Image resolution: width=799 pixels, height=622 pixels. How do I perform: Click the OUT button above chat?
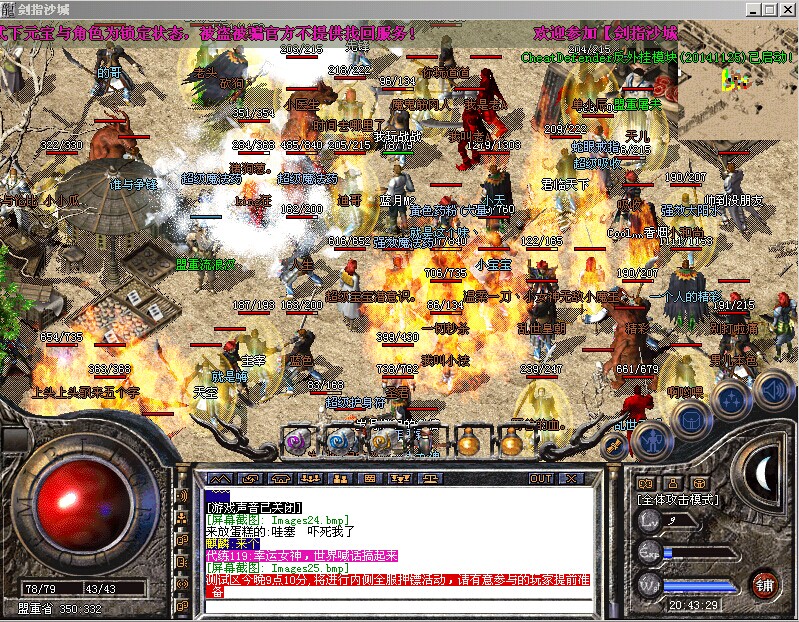pyautogui.click(x=541, y=479)
